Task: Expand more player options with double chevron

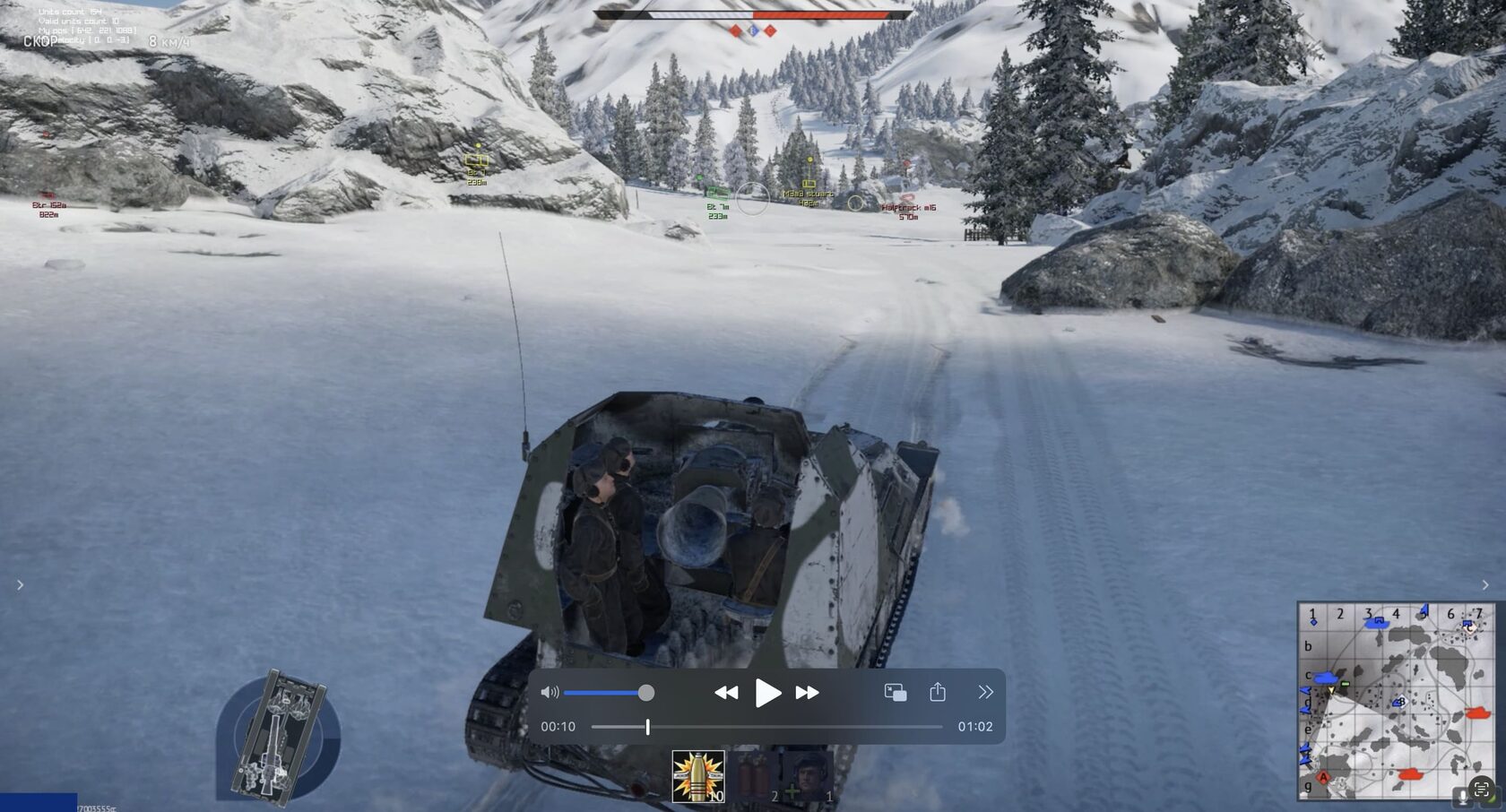Action: point(985,692)
